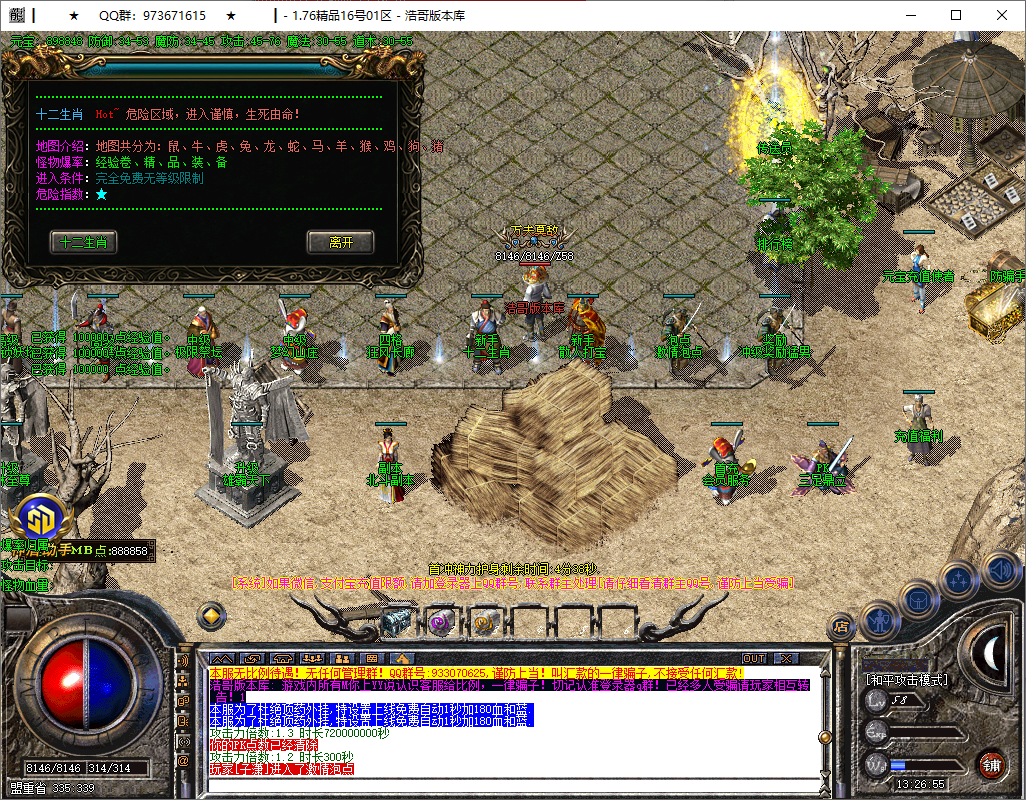Close the chat panel with X button
This screenshot has height=800, width=1026.
click(787, 659)
